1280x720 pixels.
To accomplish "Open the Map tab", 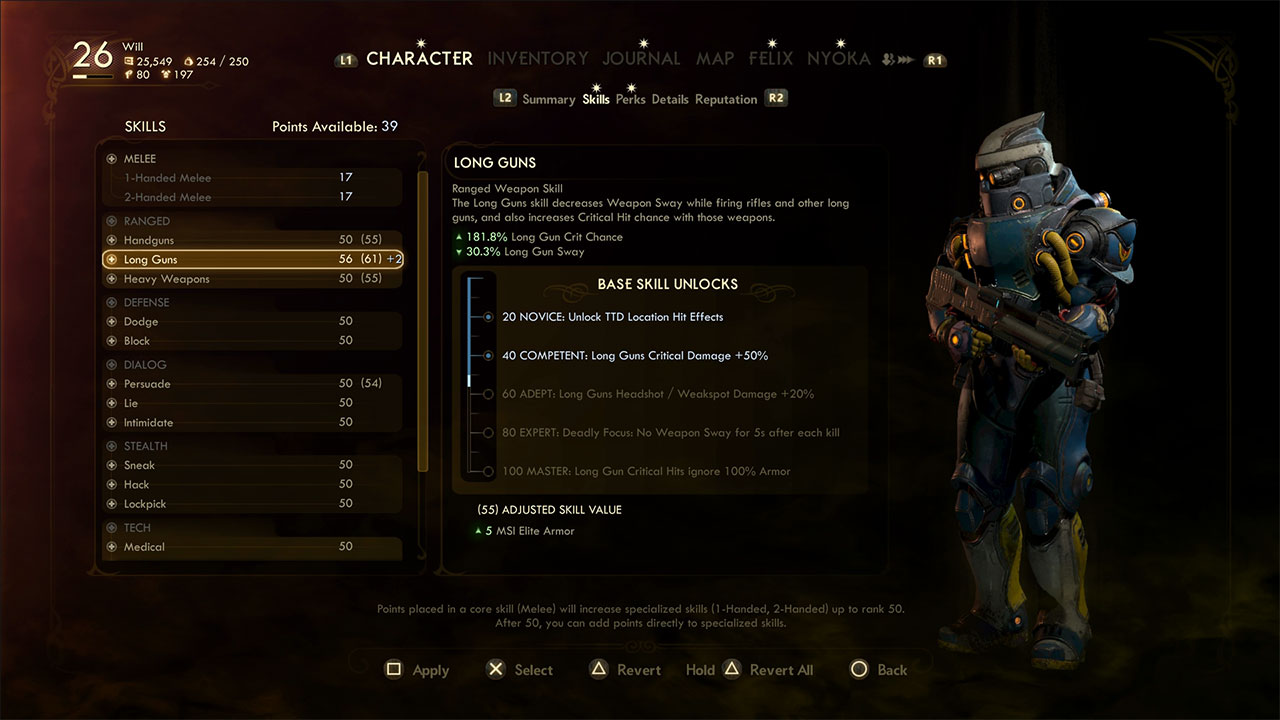I will pyautogui.click(x=714, y=59).
